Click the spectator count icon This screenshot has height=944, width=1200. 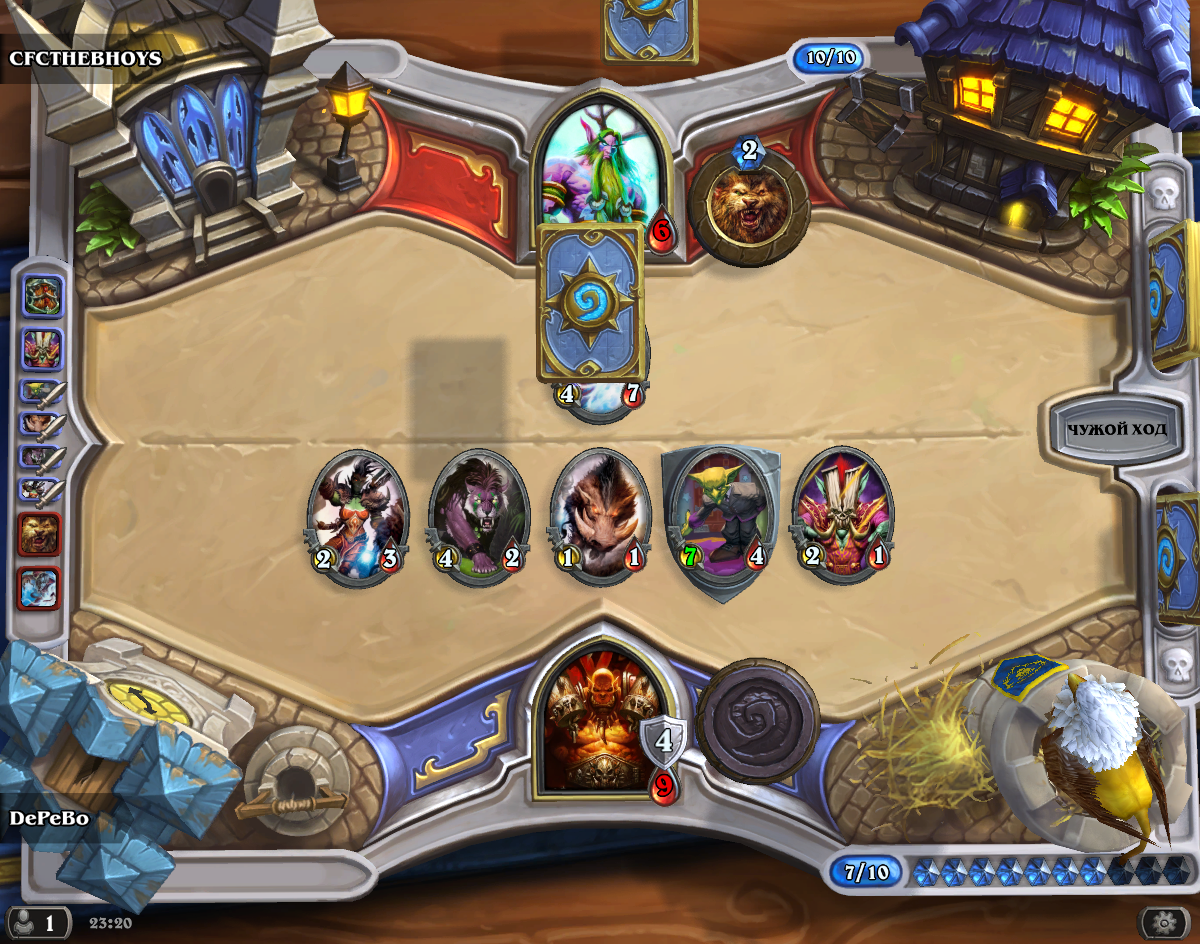(x=38, y=921)
